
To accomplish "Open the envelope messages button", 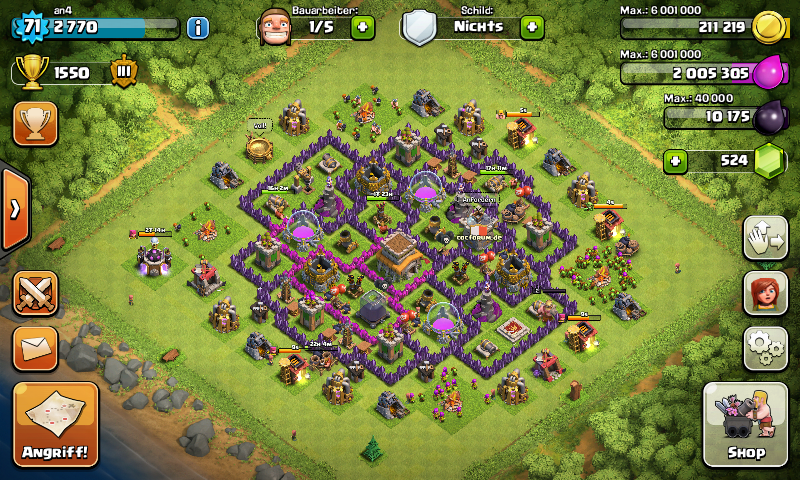I will tap(35, 348).
